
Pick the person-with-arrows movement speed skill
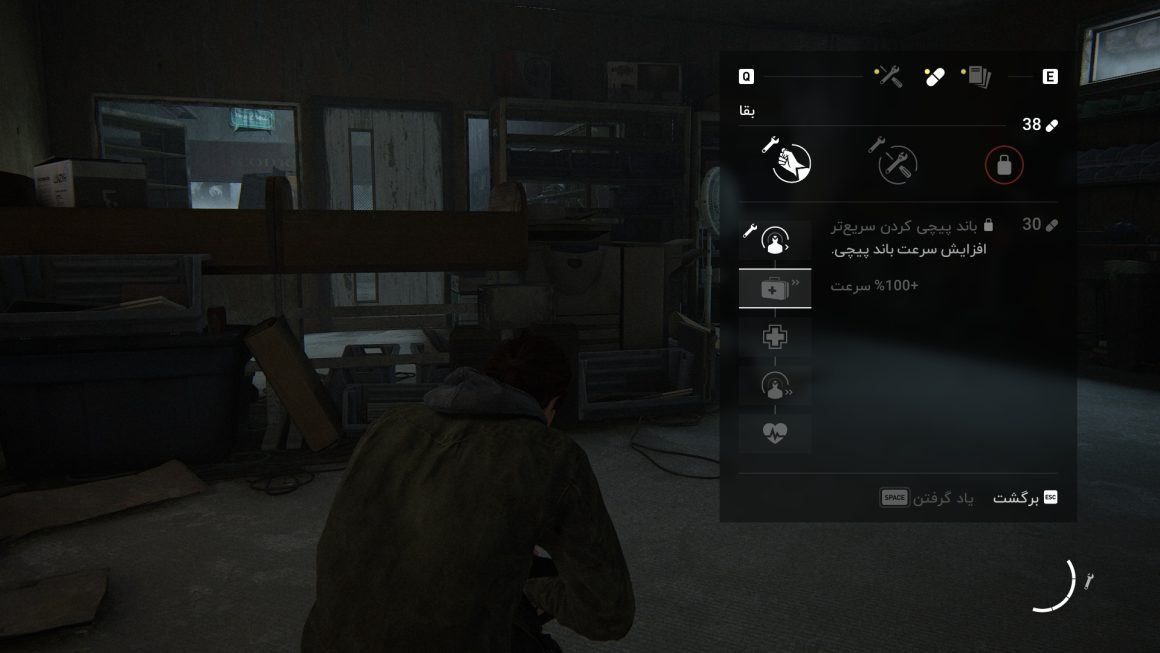click(x=775, y=386)
